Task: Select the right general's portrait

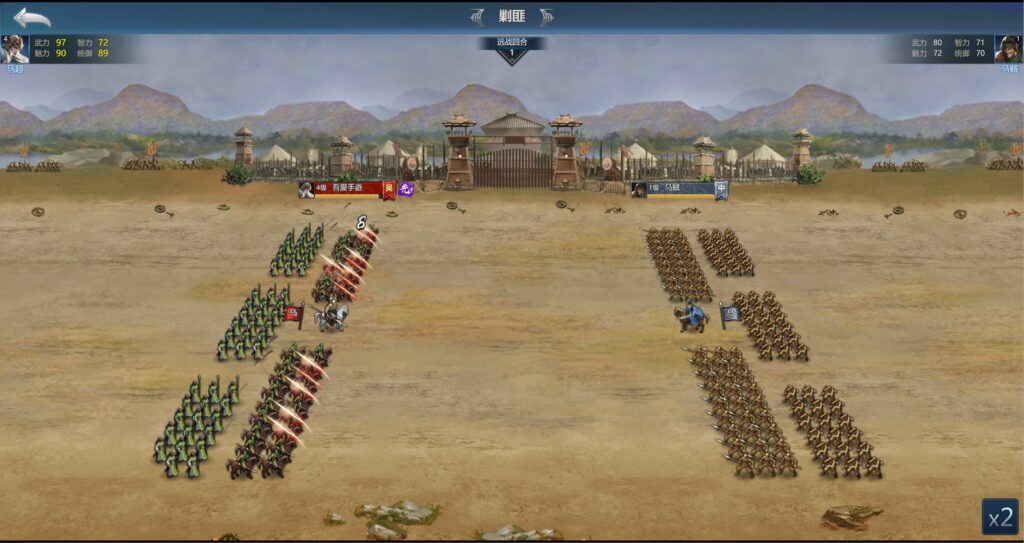Action: pos(1008,49)
